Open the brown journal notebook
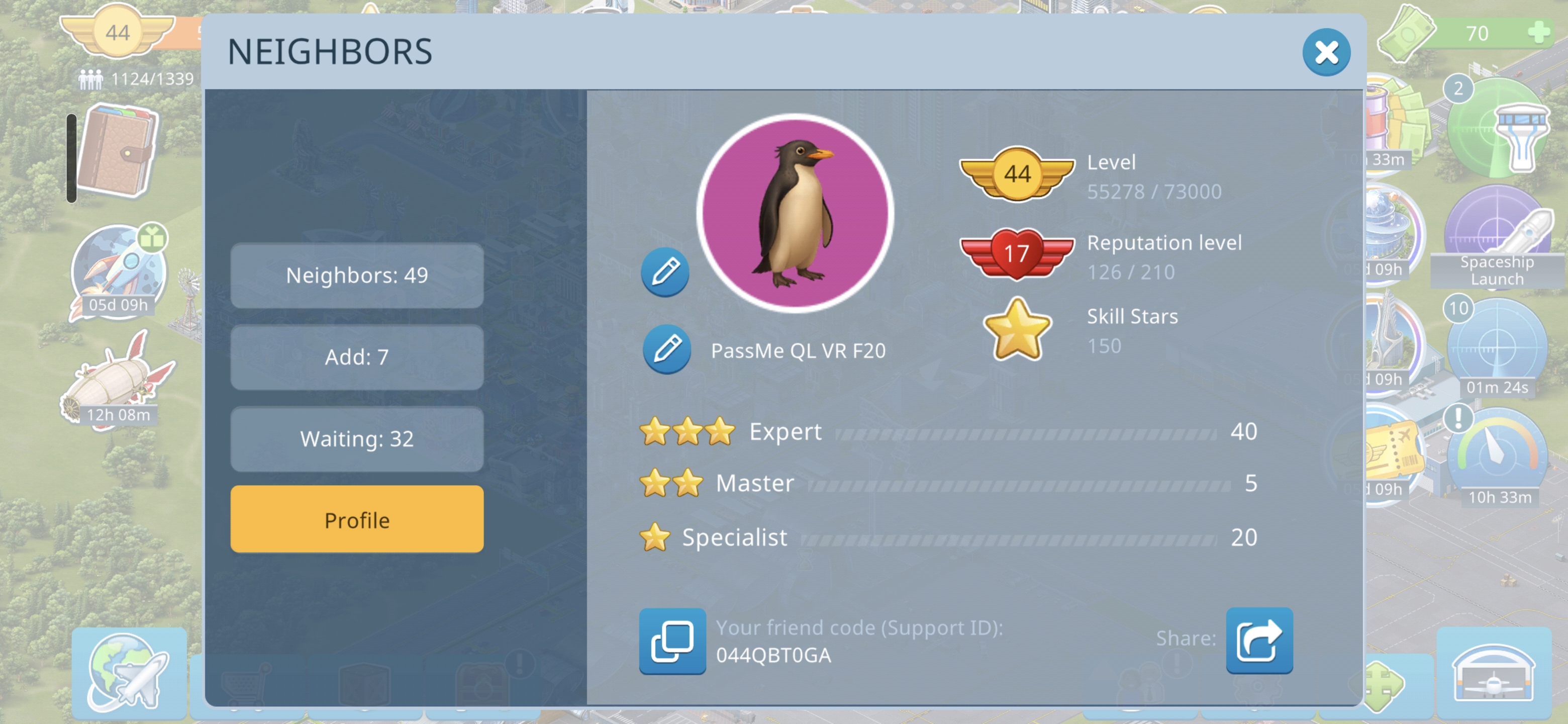Viewport: 1568px width, 724px height. (119, 151)
